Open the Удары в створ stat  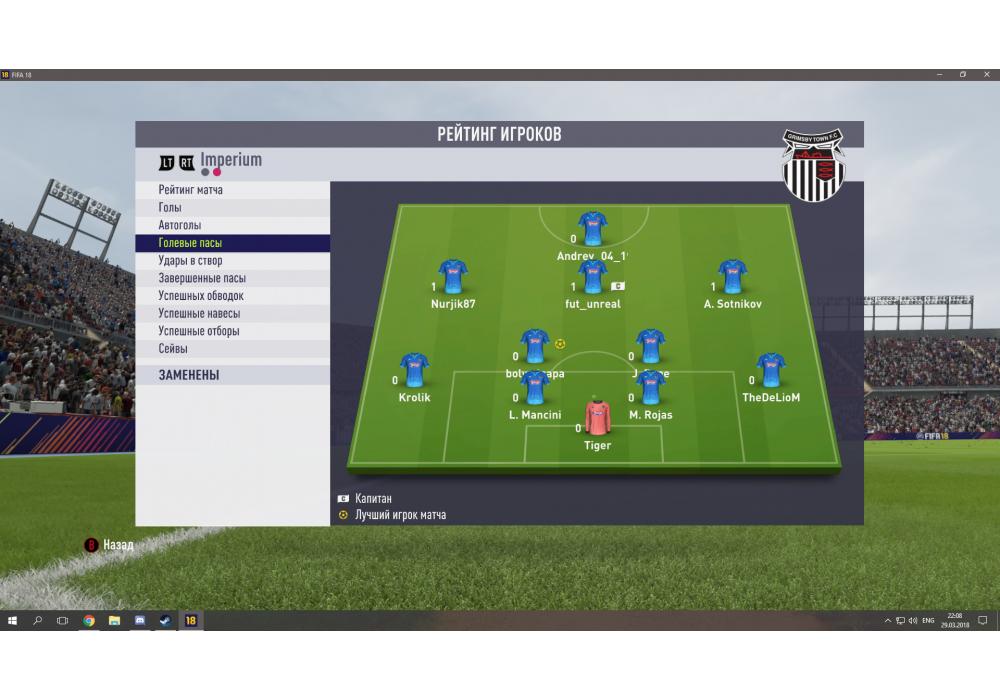(x=190, y=261)
